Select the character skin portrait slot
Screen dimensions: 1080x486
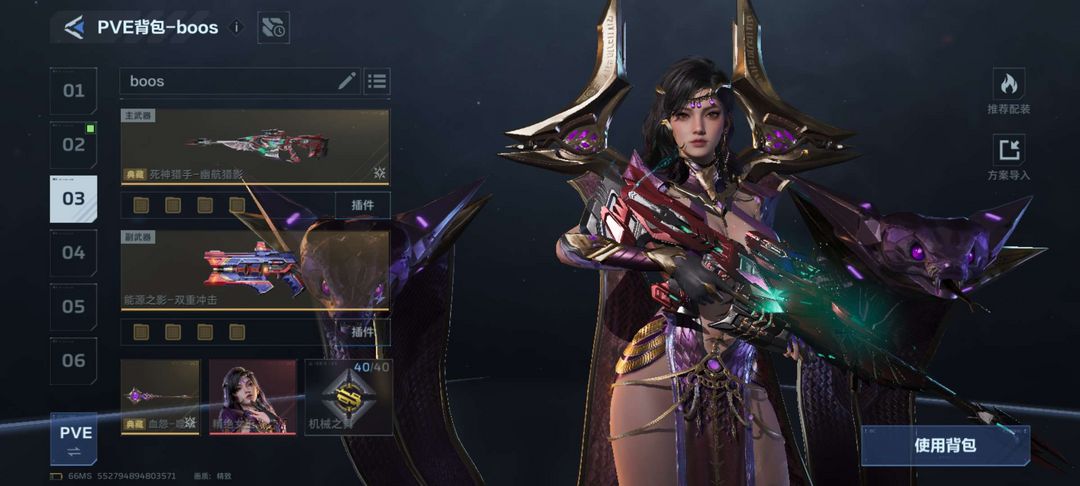(253, 397)
